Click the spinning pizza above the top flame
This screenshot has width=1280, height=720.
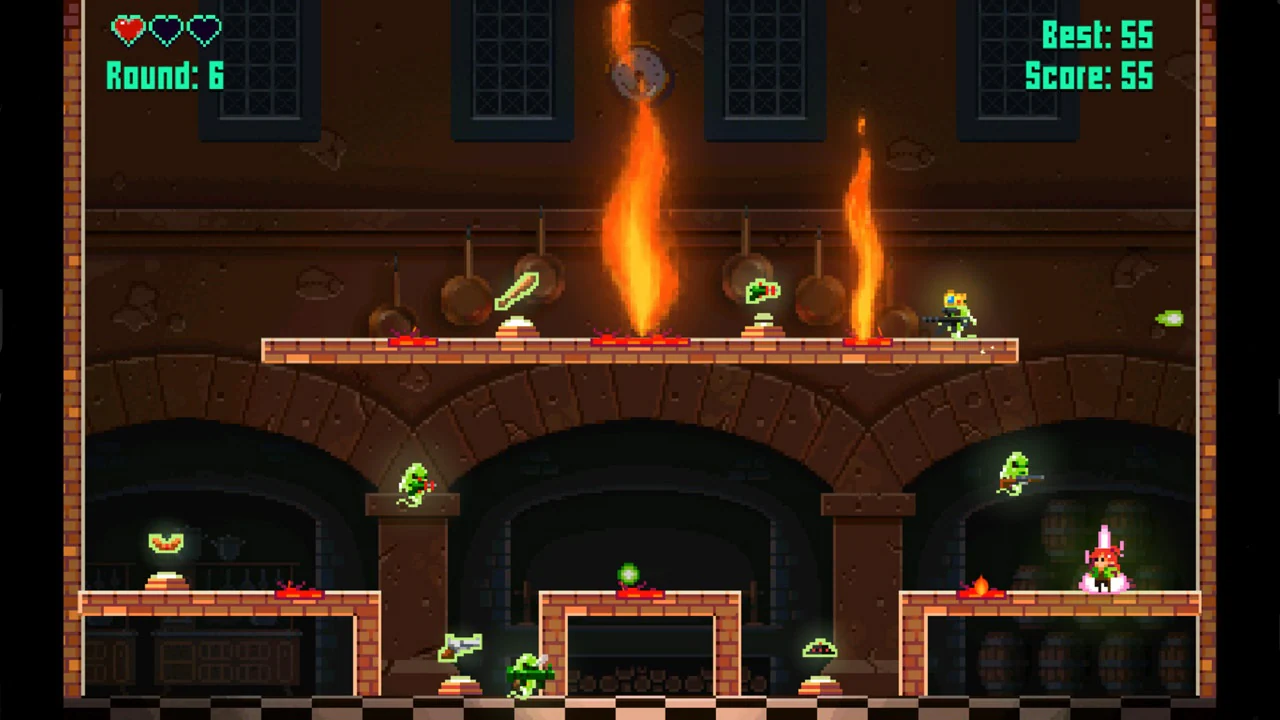(x=640, y=72)
